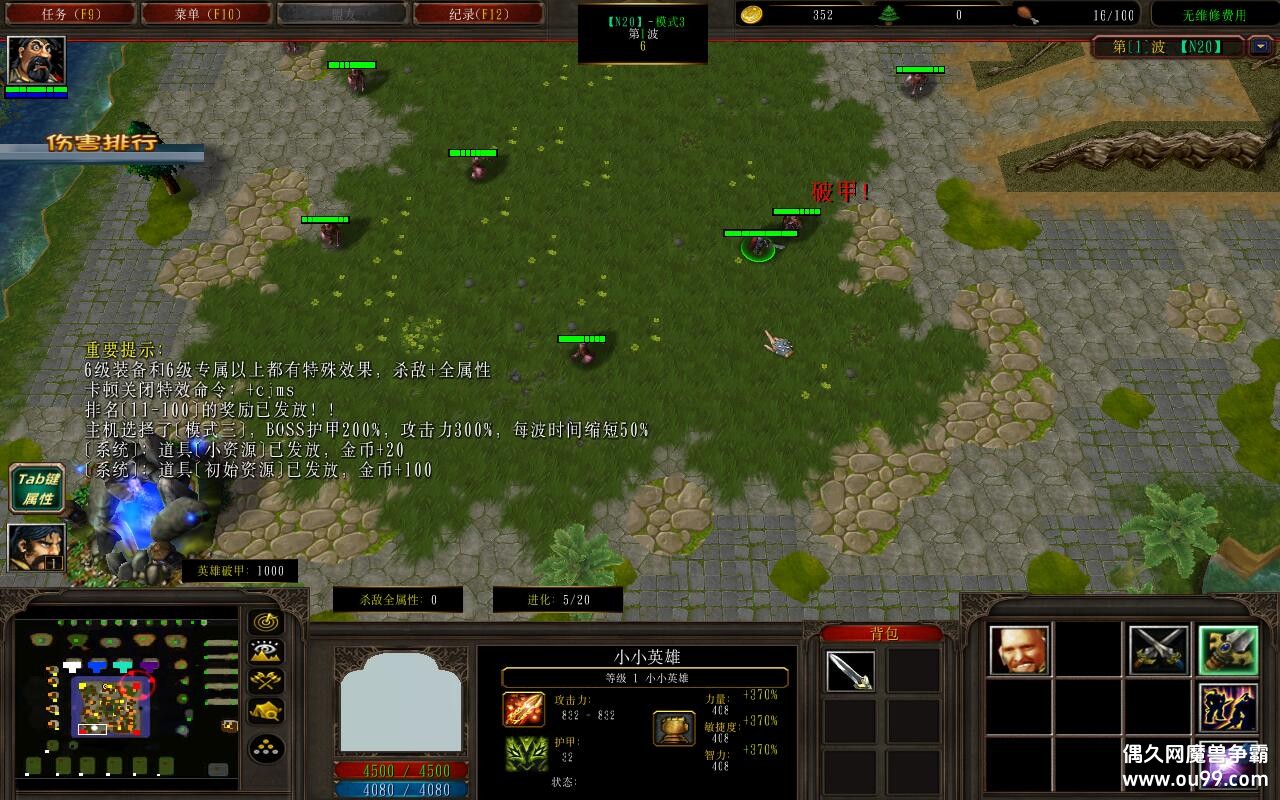Viewport: 1280px width, 800px height.
Task: Click the green armor icon in stats panel
Action: pyautogui.click(x=523, y=753)
